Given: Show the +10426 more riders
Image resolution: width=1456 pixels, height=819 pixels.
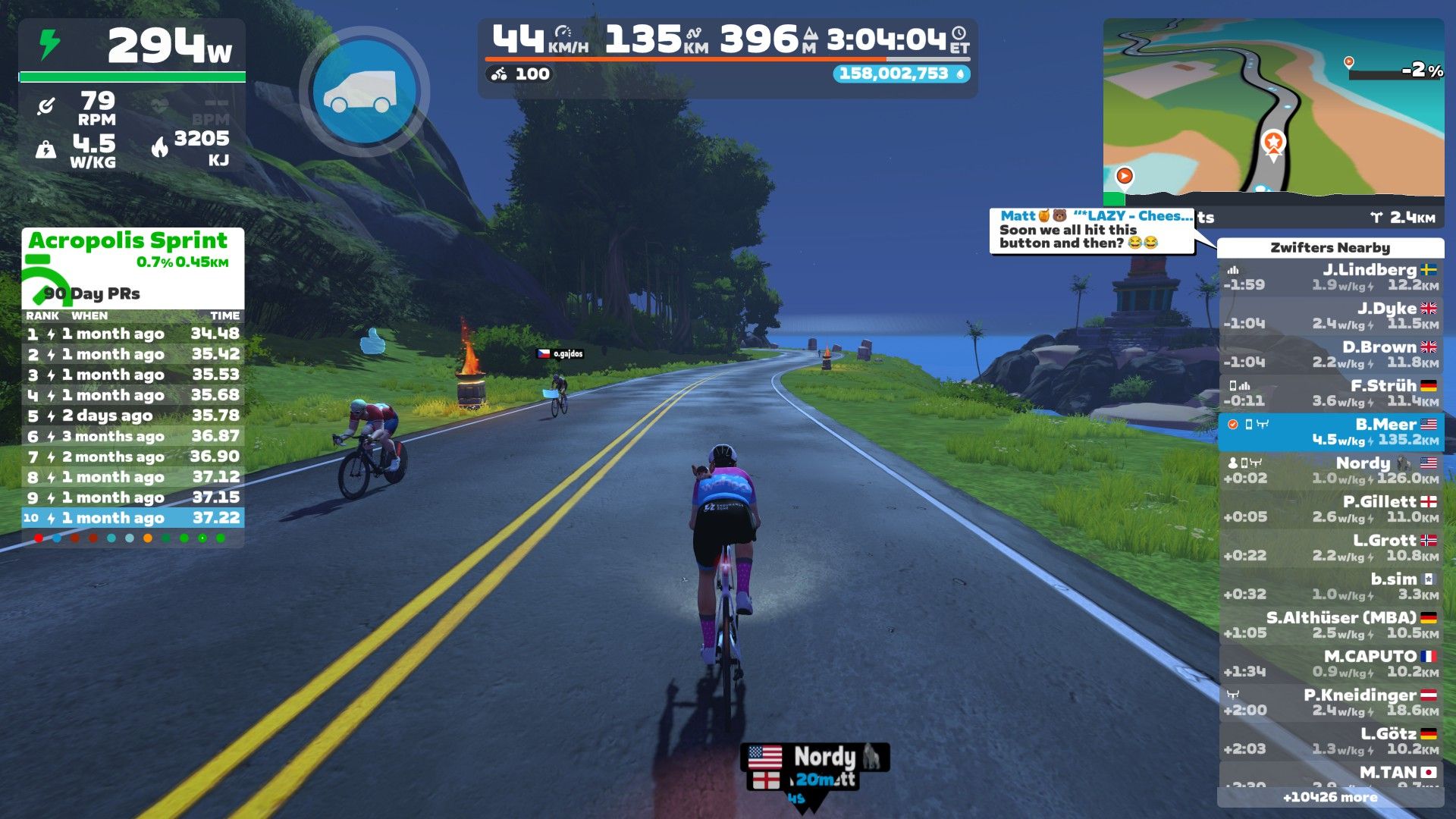Looking at the screenshot, I should pyautogui.click(x=1330, y=798).
